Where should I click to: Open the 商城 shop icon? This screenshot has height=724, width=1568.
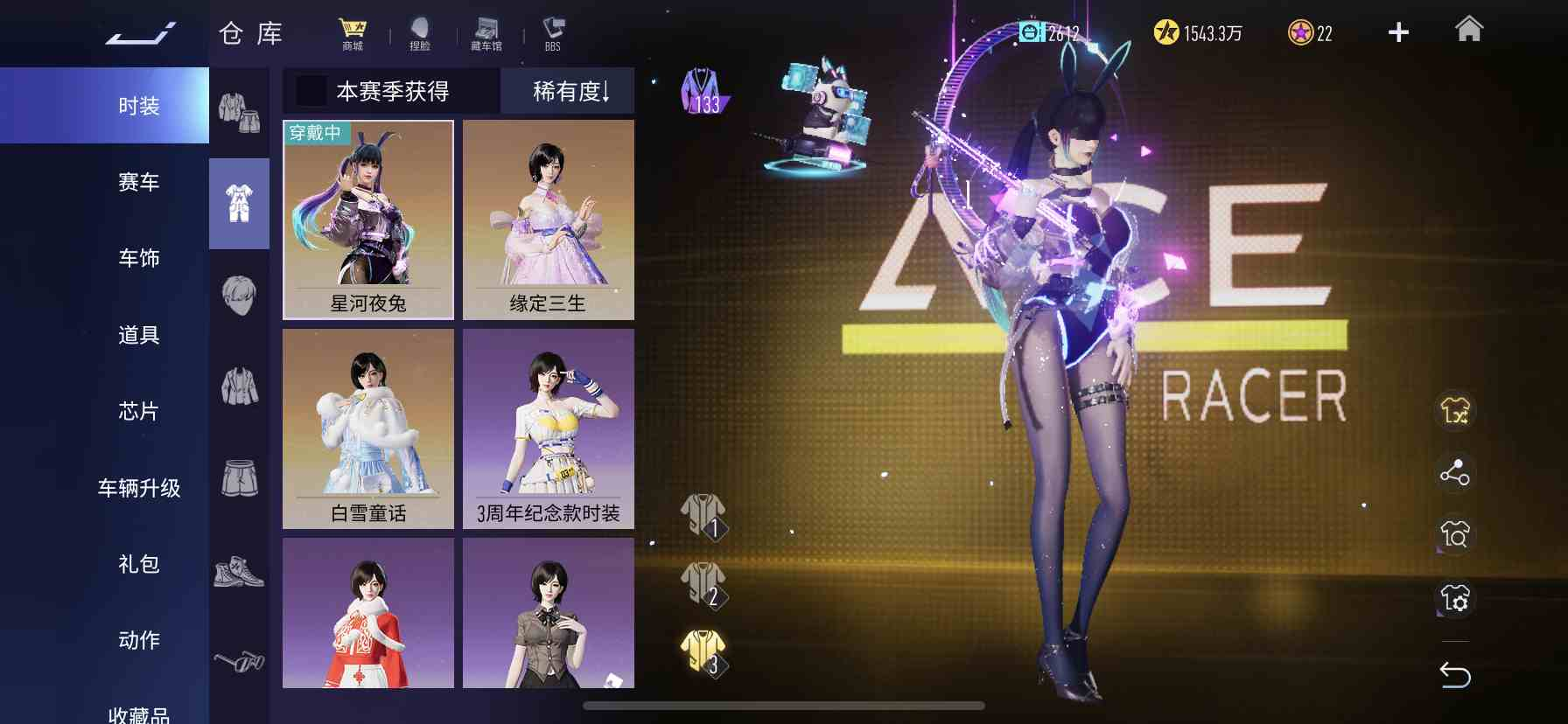tap(353, 34)
